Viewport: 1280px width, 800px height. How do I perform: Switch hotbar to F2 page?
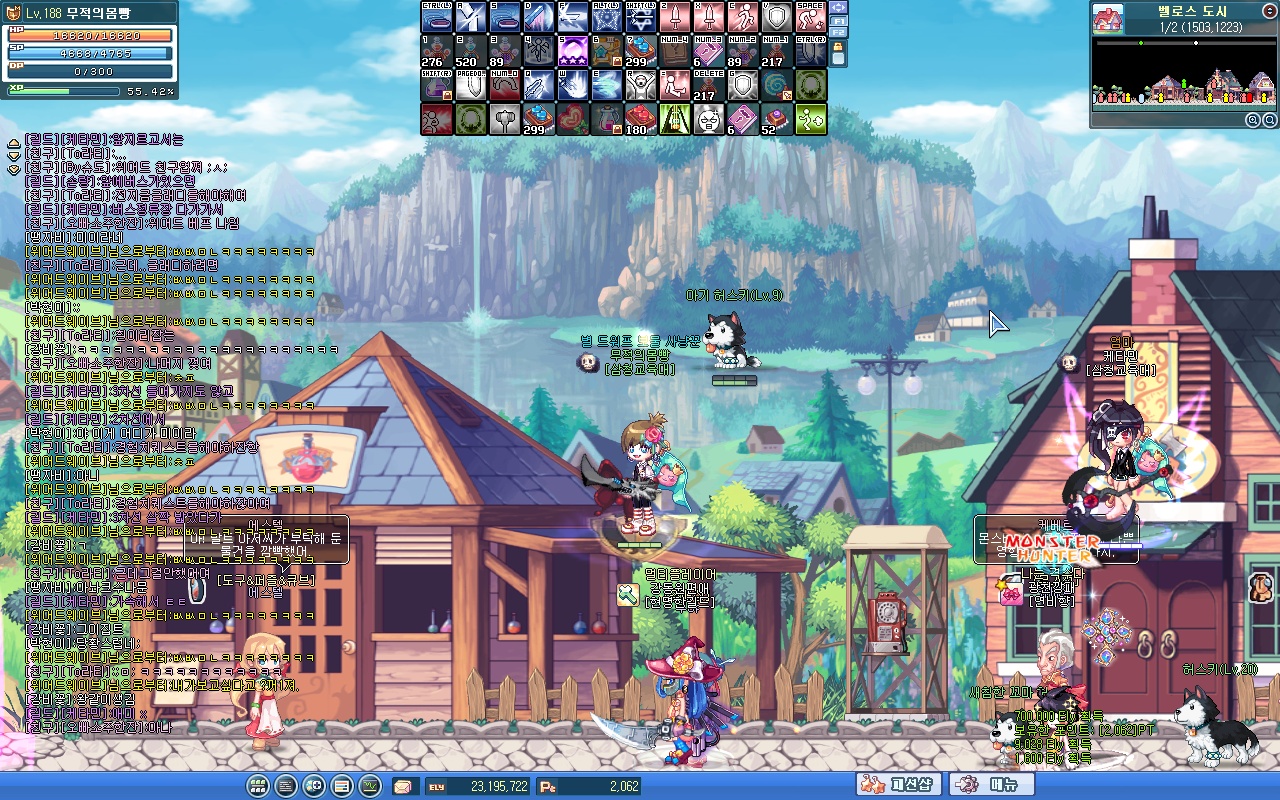pos(839,33)
